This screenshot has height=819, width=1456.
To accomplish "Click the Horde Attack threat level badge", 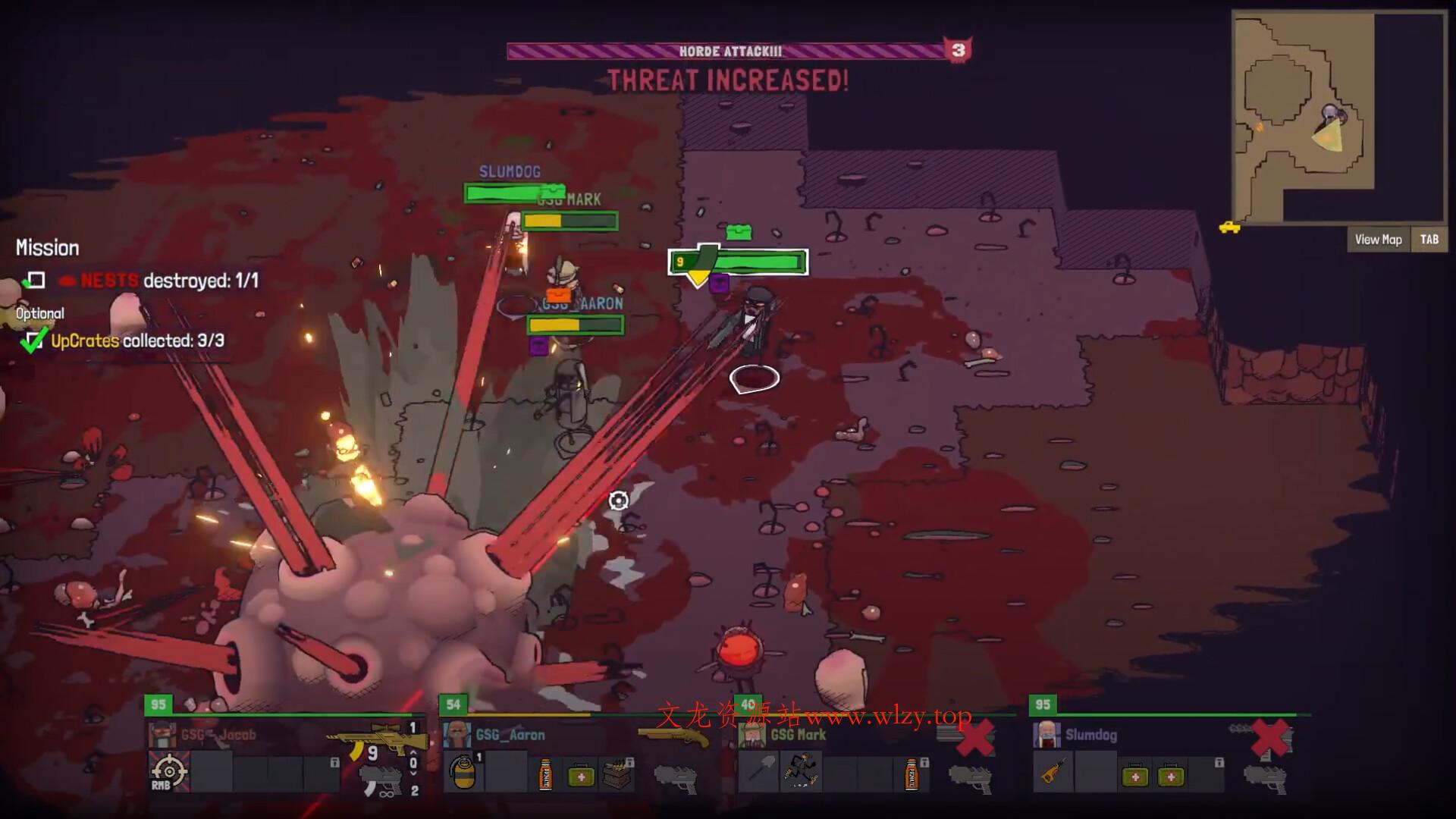I will point(959,50).
